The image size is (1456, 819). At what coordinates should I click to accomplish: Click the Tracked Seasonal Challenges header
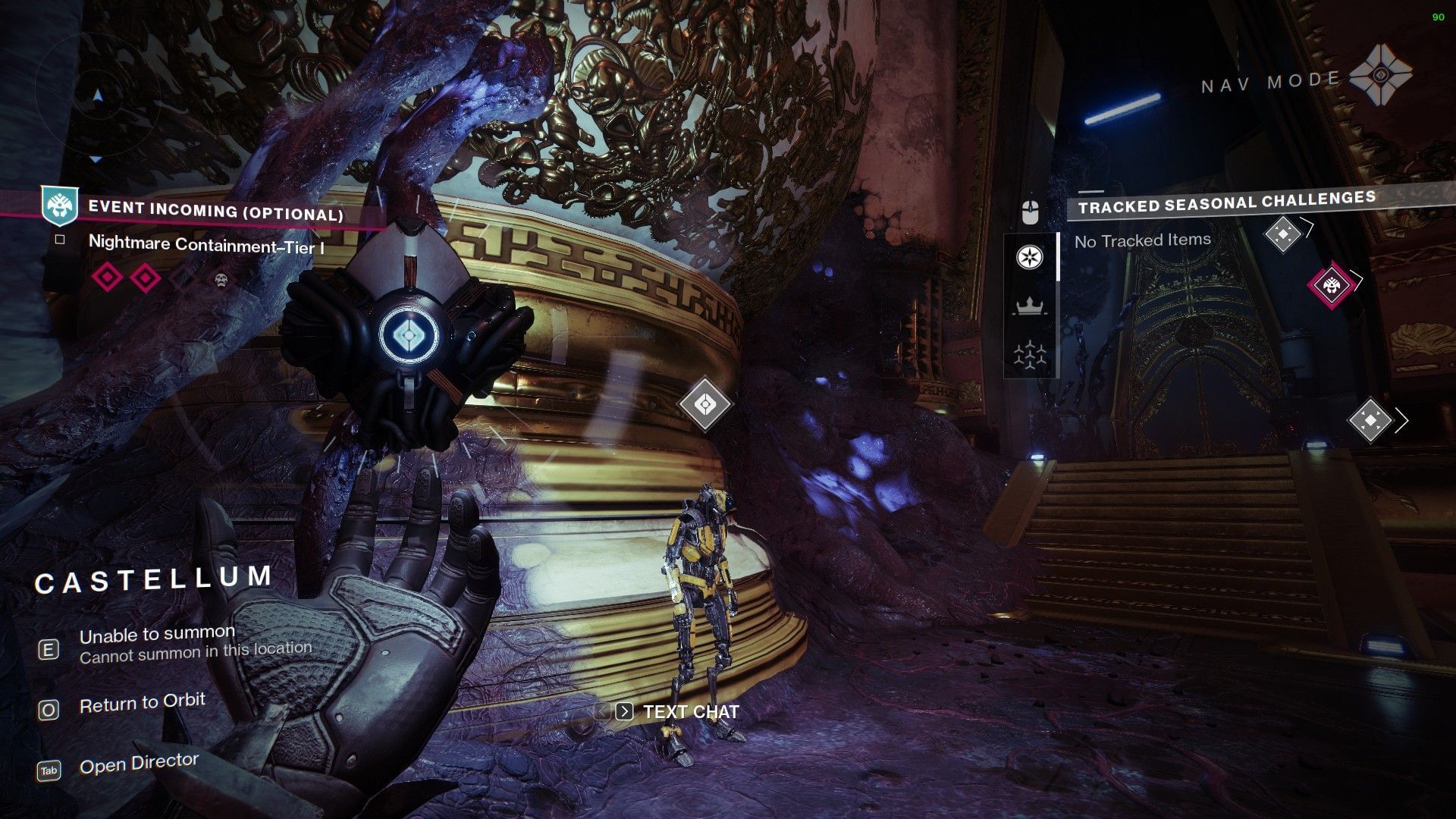click(x=1228, y=202)
